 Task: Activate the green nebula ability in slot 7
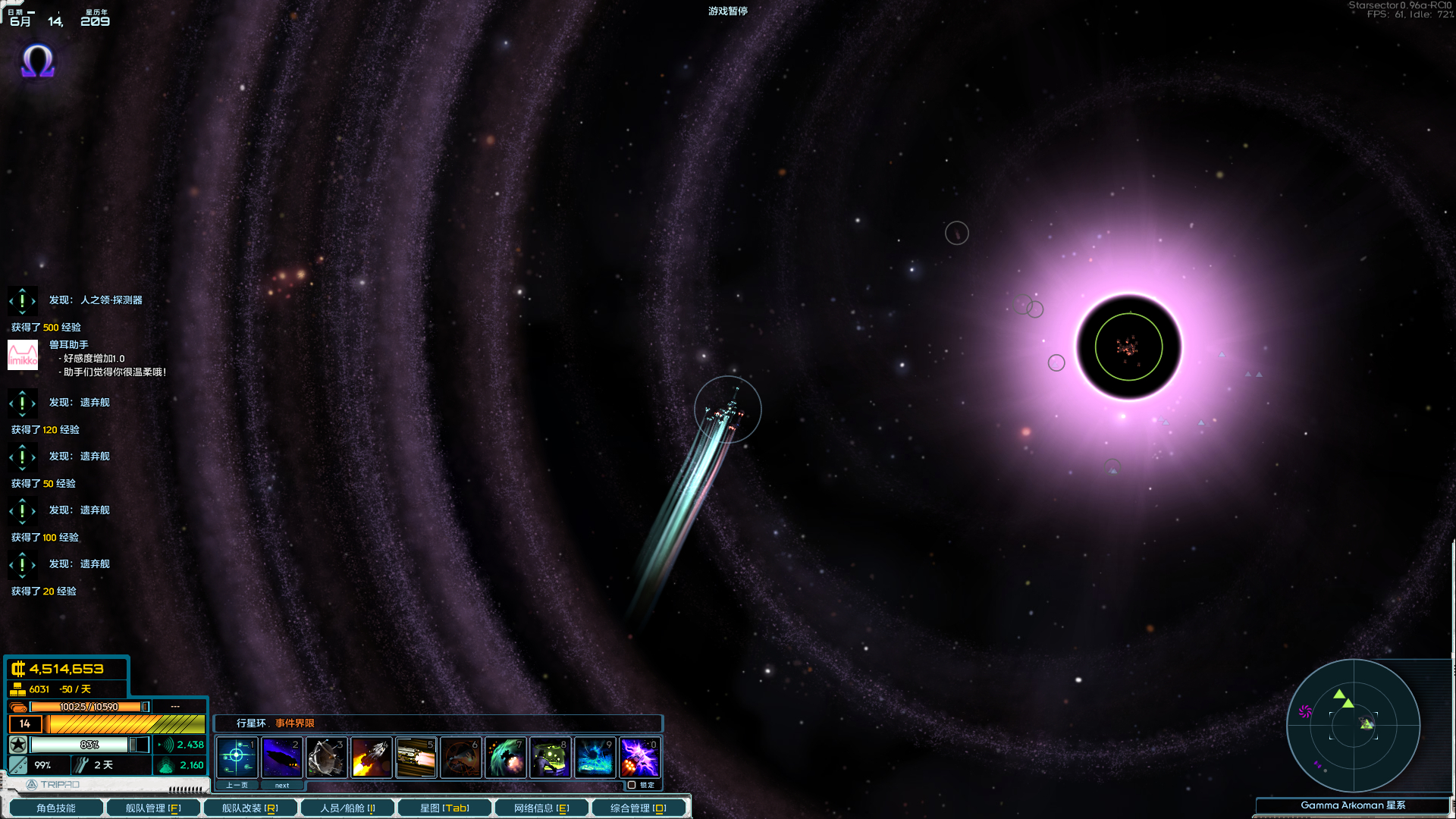pyautogui.click(x=505, y=757)
